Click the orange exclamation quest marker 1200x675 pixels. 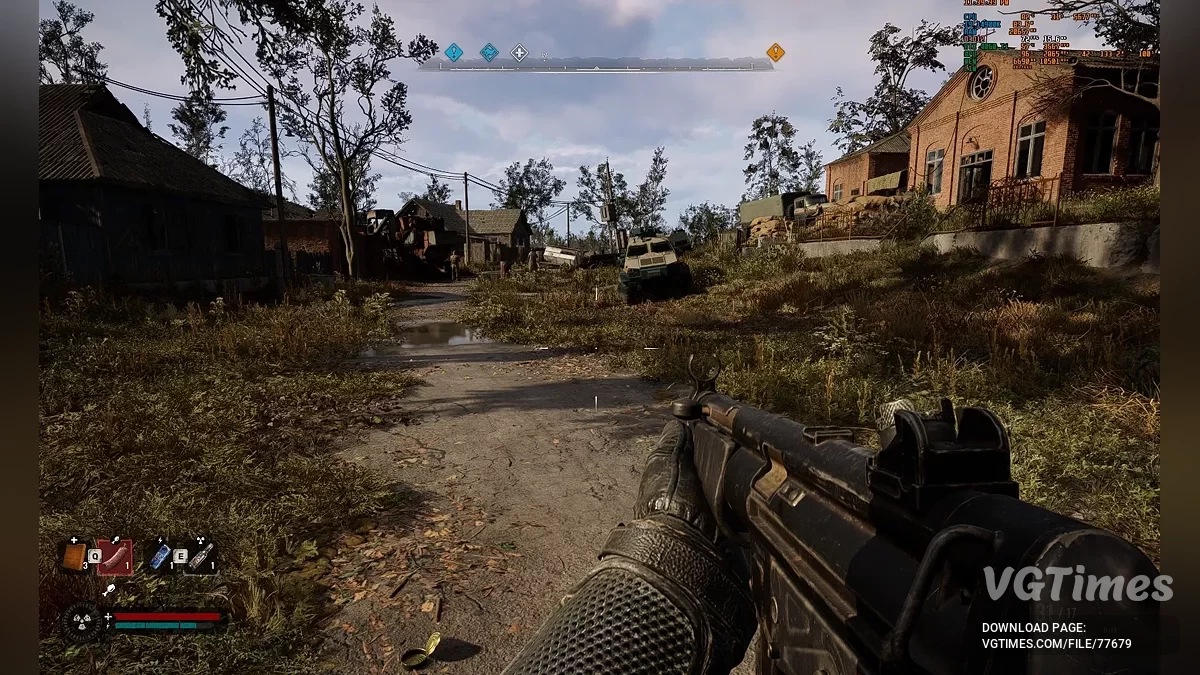[775, 52]
